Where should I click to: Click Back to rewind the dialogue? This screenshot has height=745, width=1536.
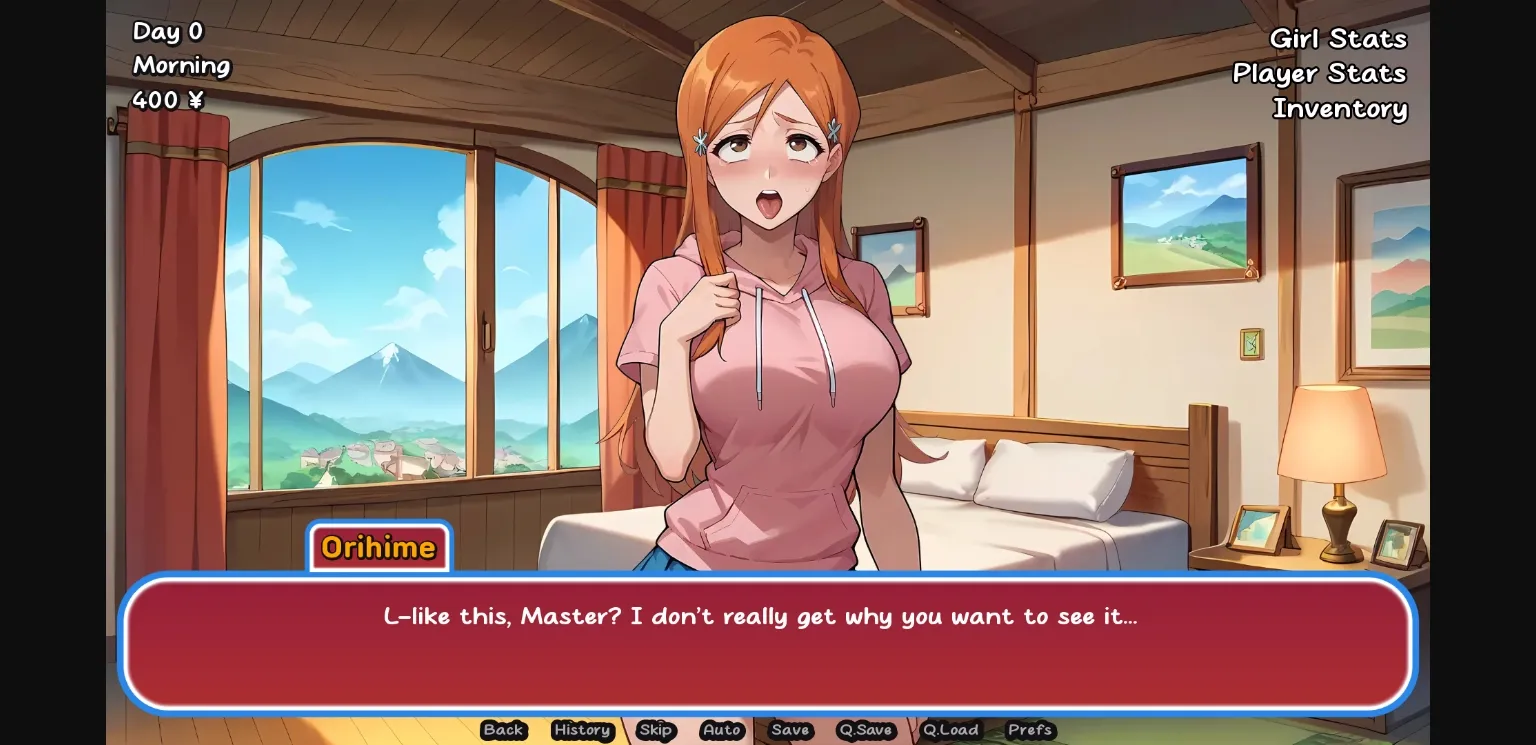pyautogui.click(x=503, y=731)
